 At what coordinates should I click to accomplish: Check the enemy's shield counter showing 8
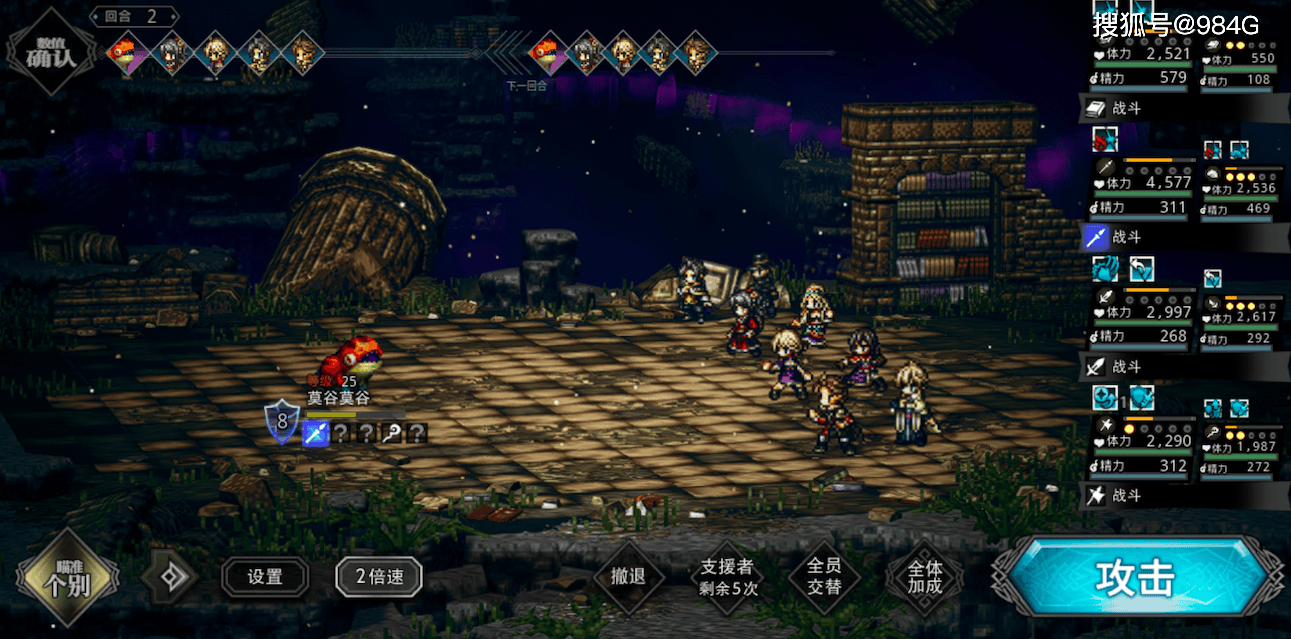[x=281, y=422]
